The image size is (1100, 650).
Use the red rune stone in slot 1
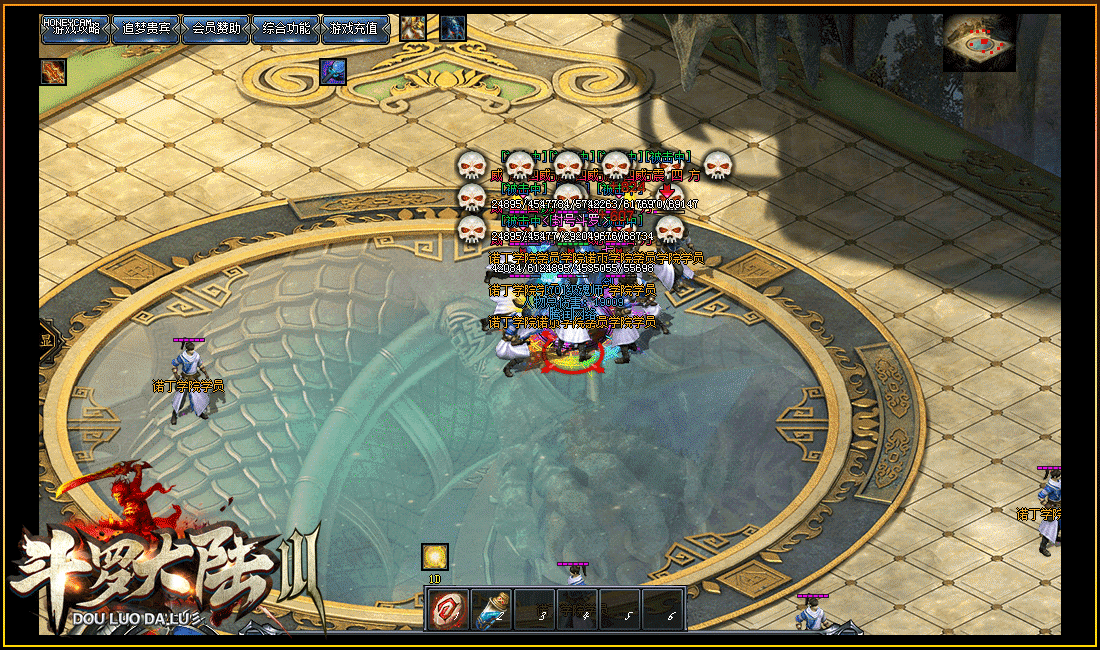[x=448, y=609]
